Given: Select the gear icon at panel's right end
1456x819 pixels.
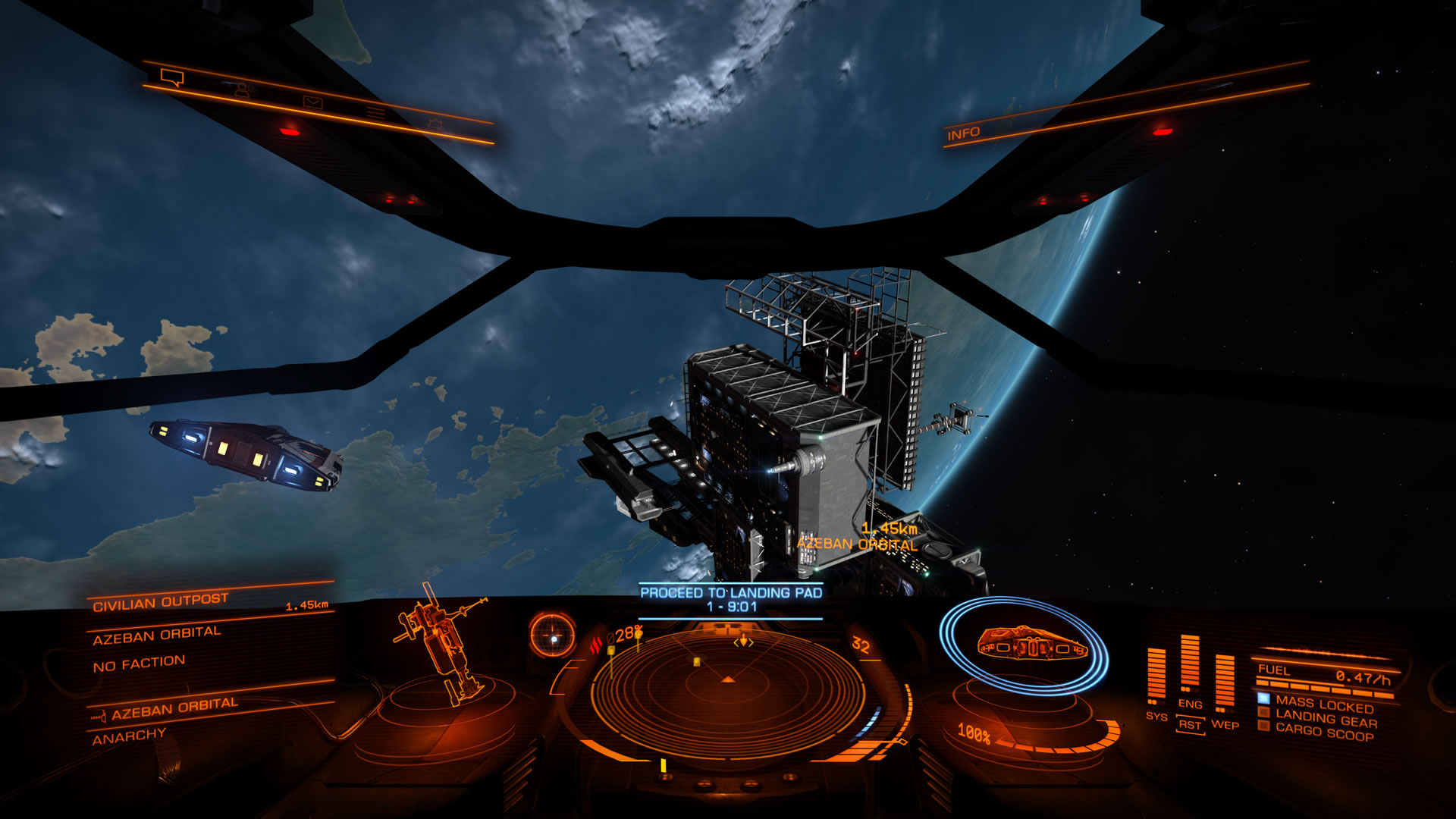Looking at the screenshot, I should 436,122.
